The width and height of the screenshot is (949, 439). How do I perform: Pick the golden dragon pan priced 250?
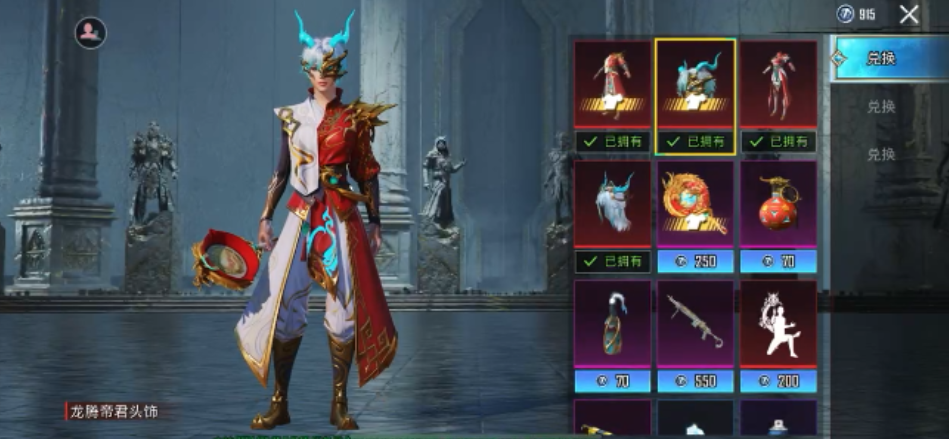tap(696, 205)
